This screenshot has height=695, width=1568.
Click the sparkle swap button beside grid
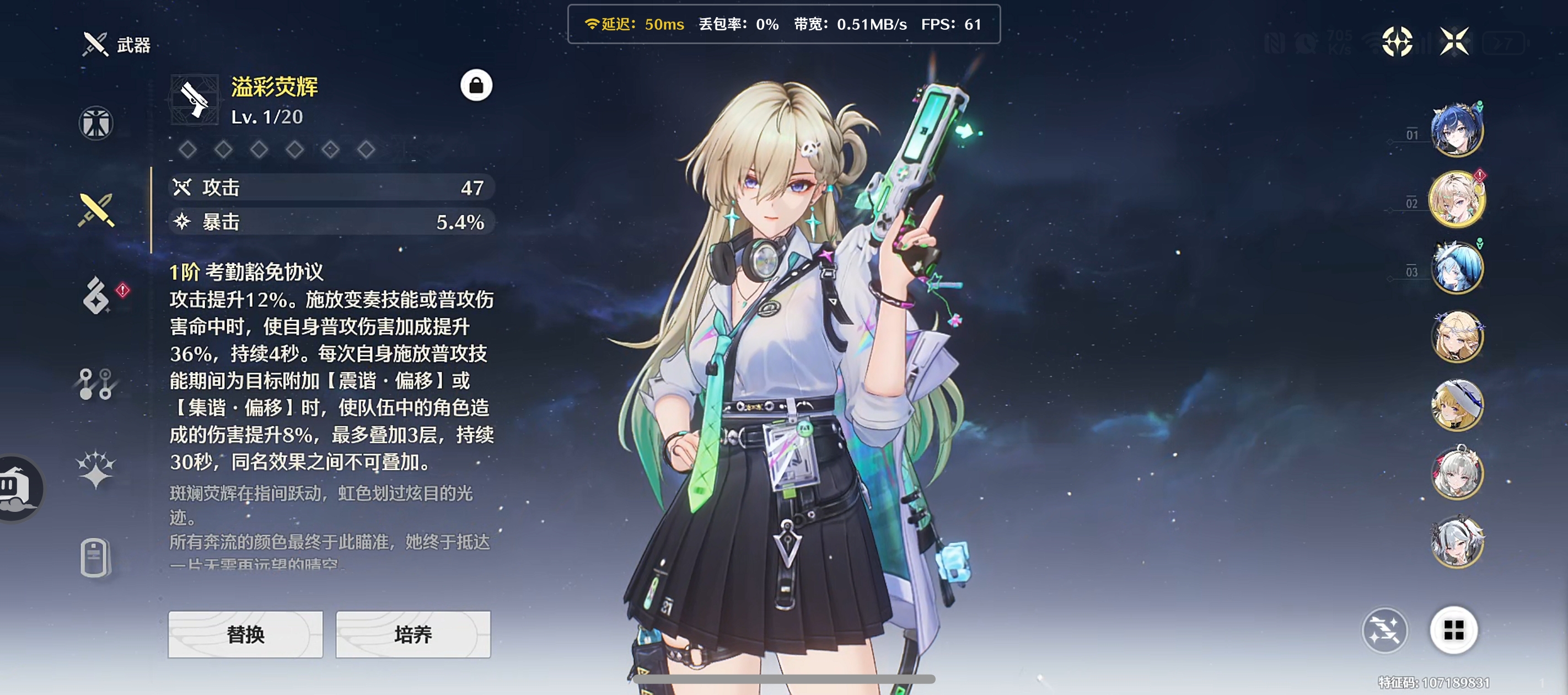point(1385,630)
